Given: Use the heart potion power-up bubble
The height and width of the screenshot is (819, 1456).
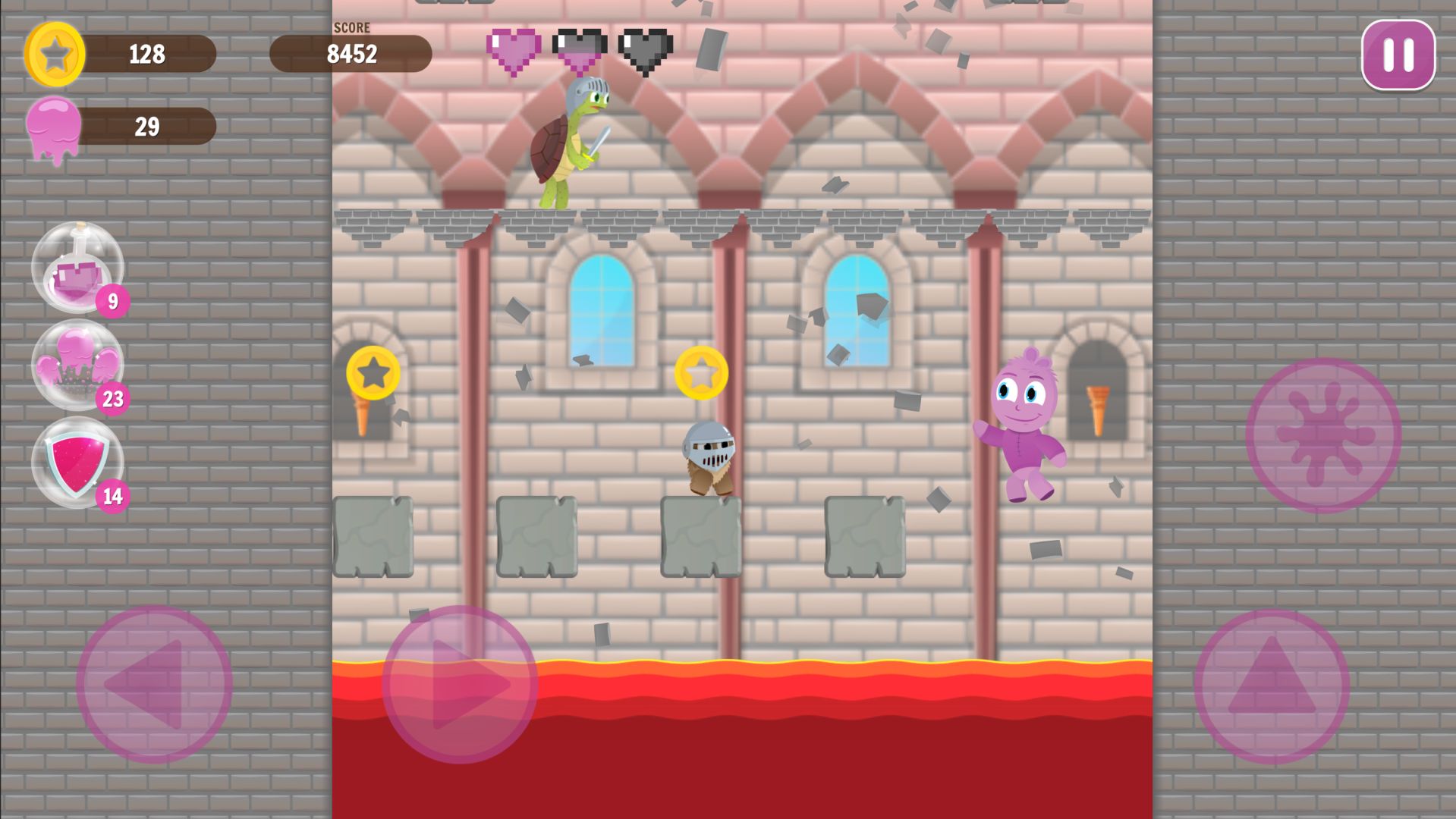Looking at the screenshot, I should tap(77, 267).
